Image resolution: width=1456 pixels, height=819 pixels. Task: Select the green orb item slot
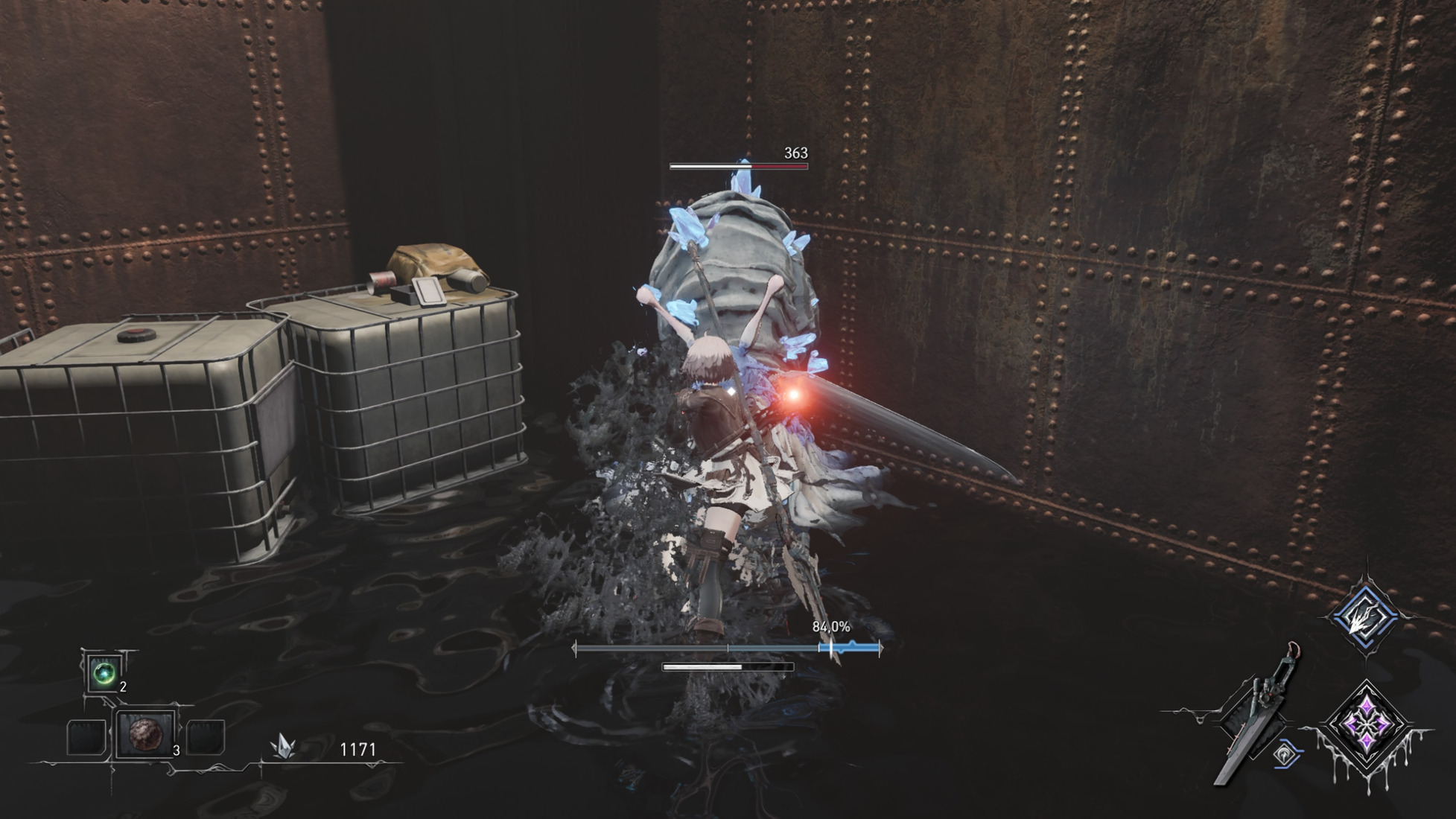click(x=104, y=673)
